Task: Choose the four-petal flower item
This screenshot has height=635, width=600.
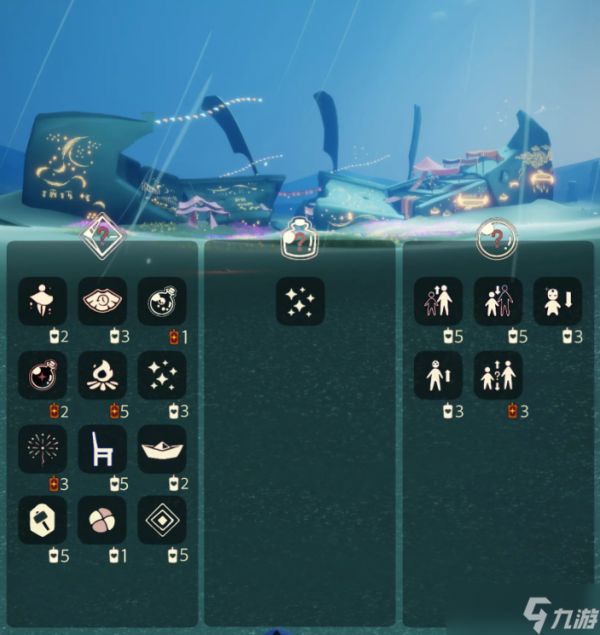Action: [102, 520]
